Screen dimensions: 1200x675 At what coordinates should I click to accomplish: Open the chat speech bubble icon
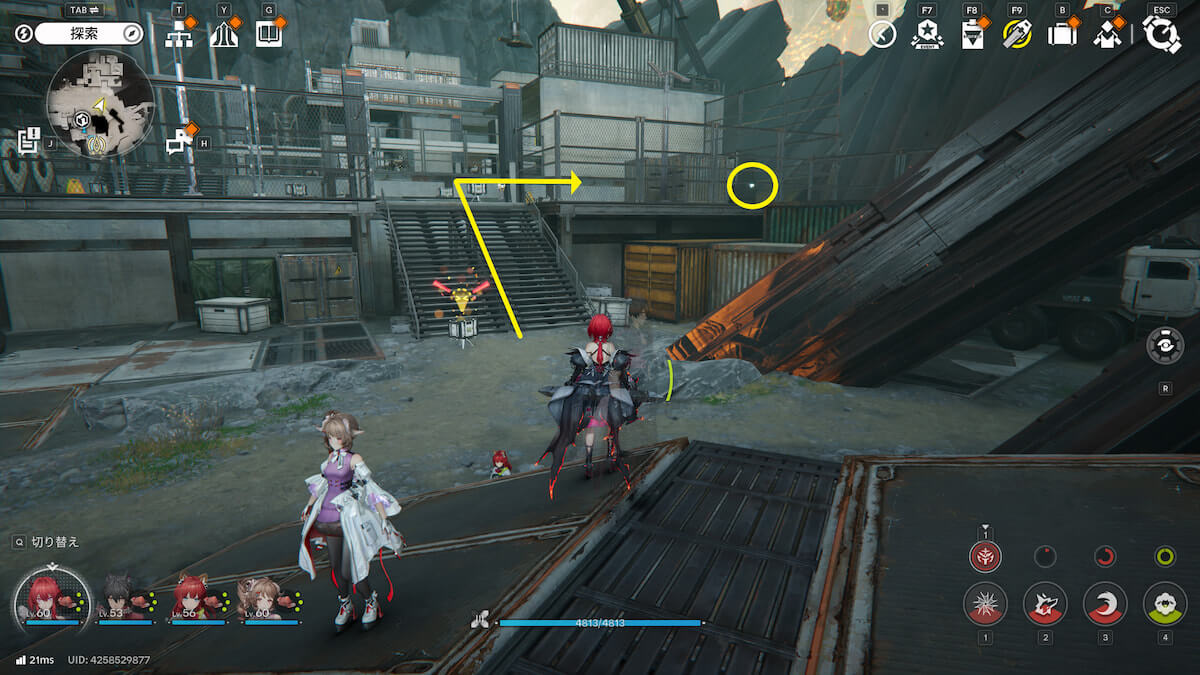click(178, 143)
